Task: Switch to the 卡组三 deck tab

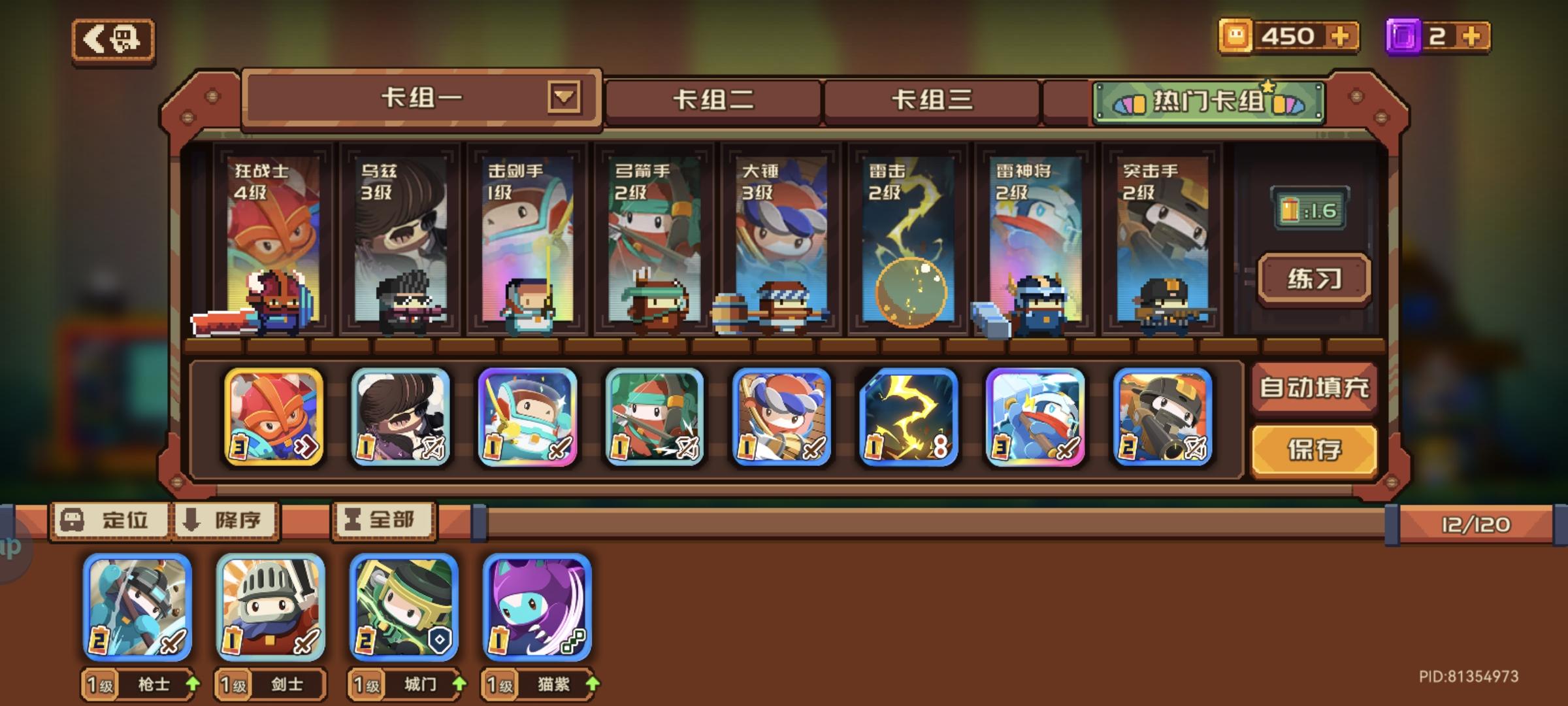Action: pos(932,98)
